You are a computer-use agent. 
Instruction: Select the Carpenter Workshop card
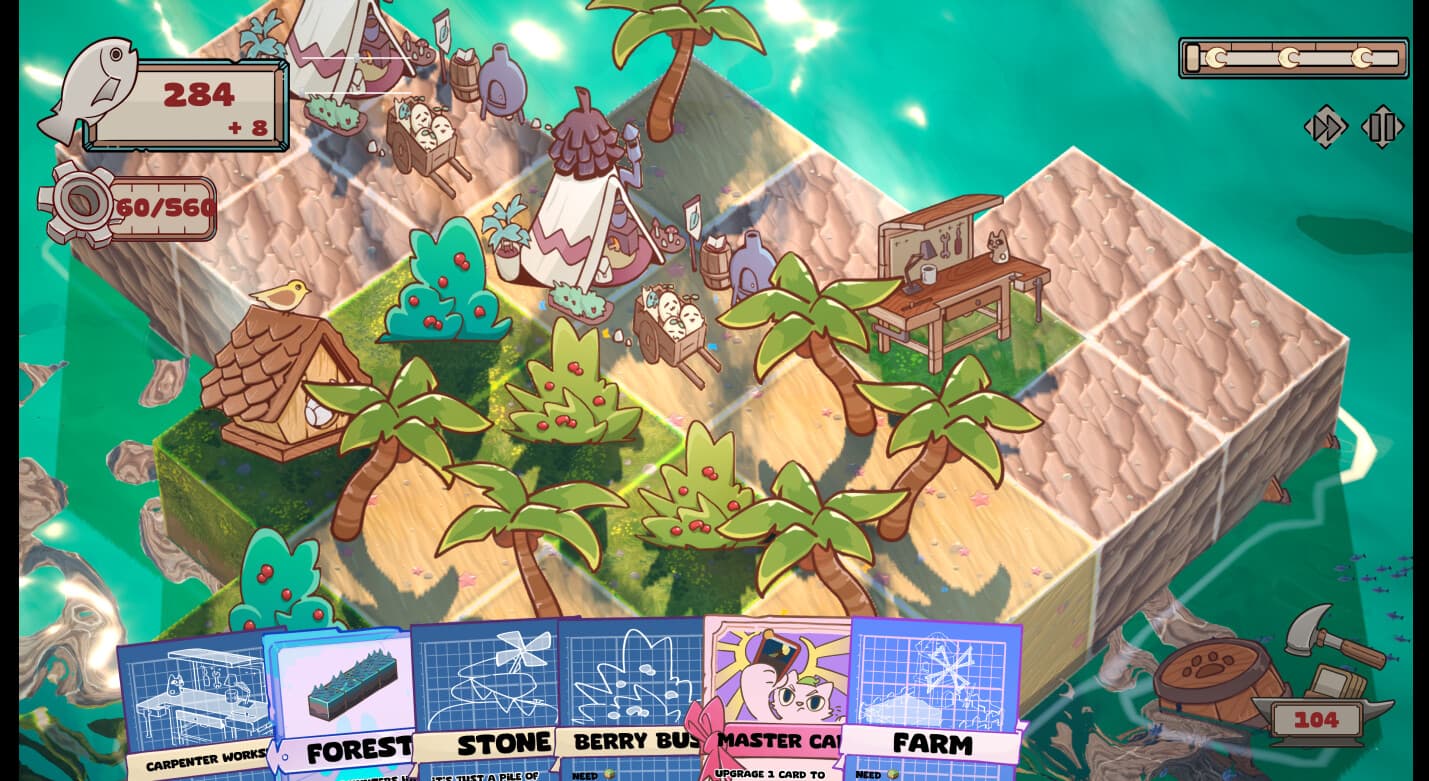pos(195,700)
